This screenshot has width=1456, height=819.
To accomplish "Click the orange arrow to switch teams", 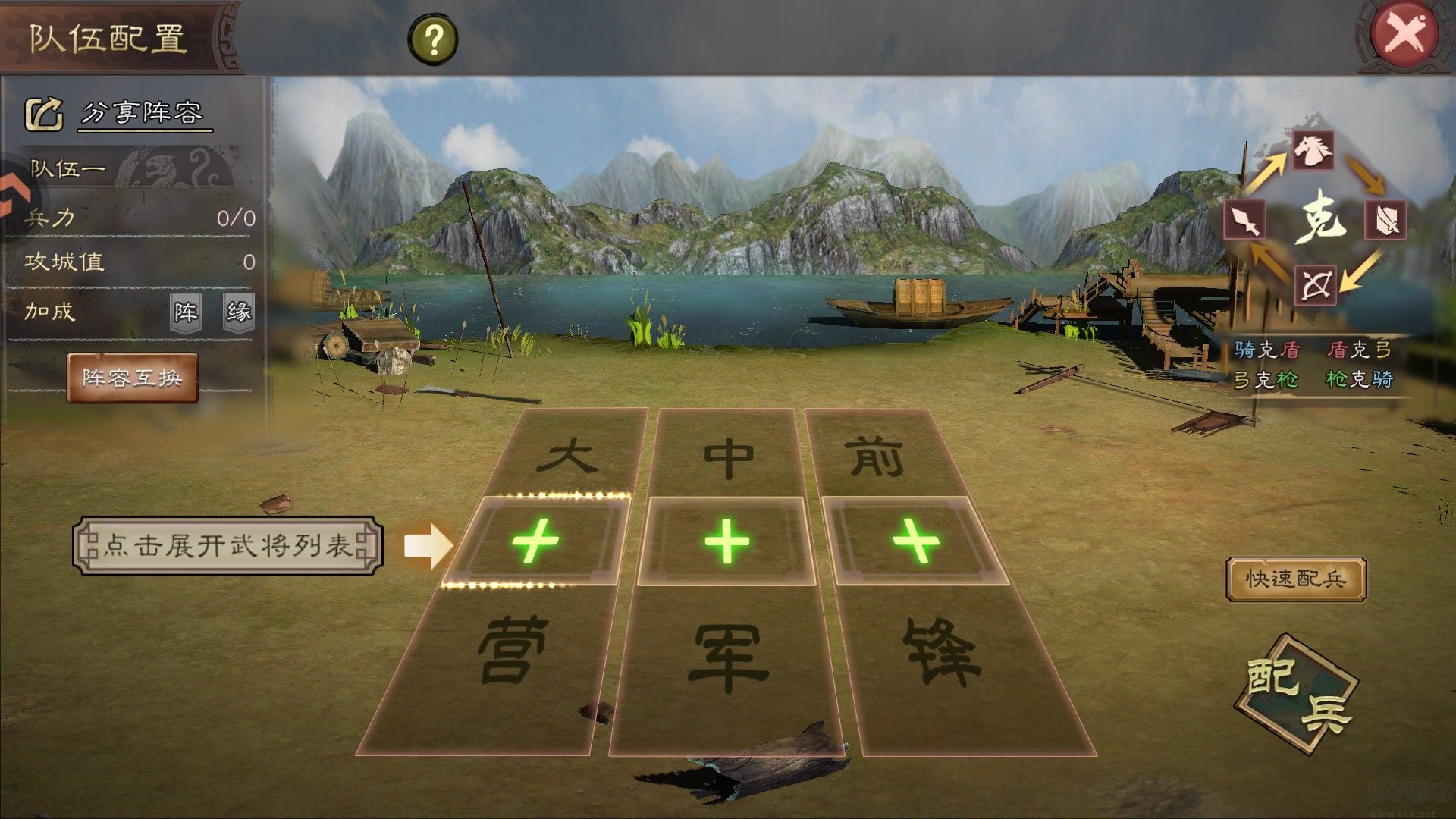I will click(11, 190).
